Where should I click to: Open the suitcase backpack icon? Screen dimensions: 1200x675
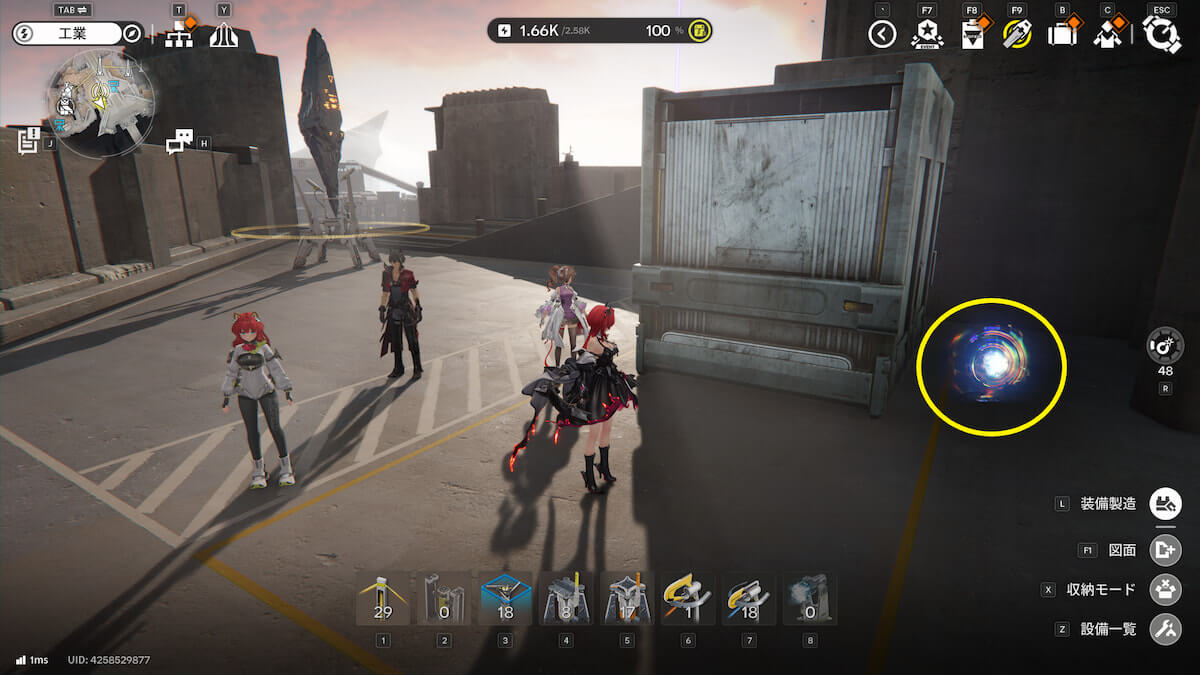[1061, 35]
